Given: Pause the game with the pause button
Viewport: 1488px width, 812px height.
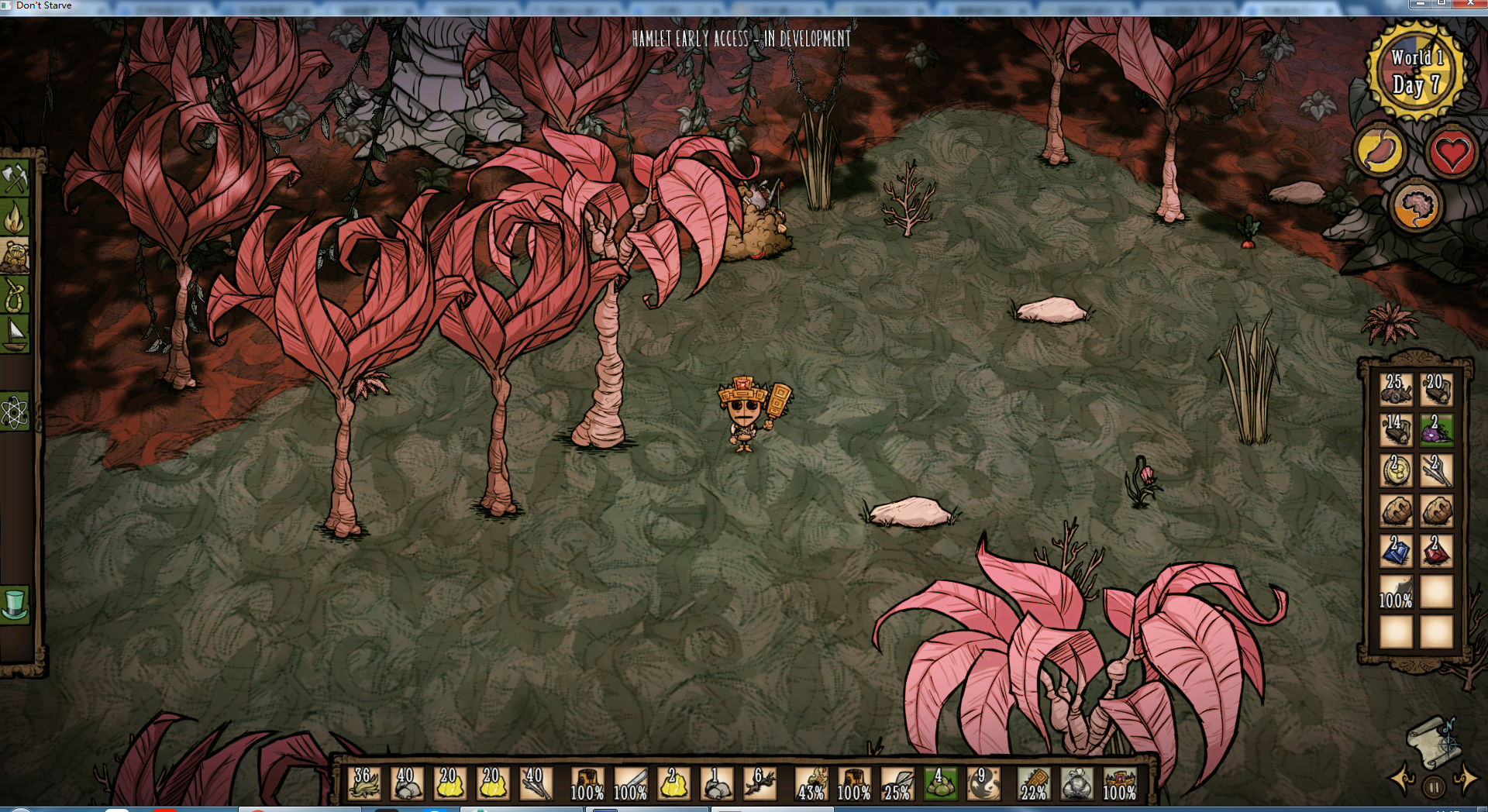Looking at the screenshot, I should click(x=1434, y=786).
